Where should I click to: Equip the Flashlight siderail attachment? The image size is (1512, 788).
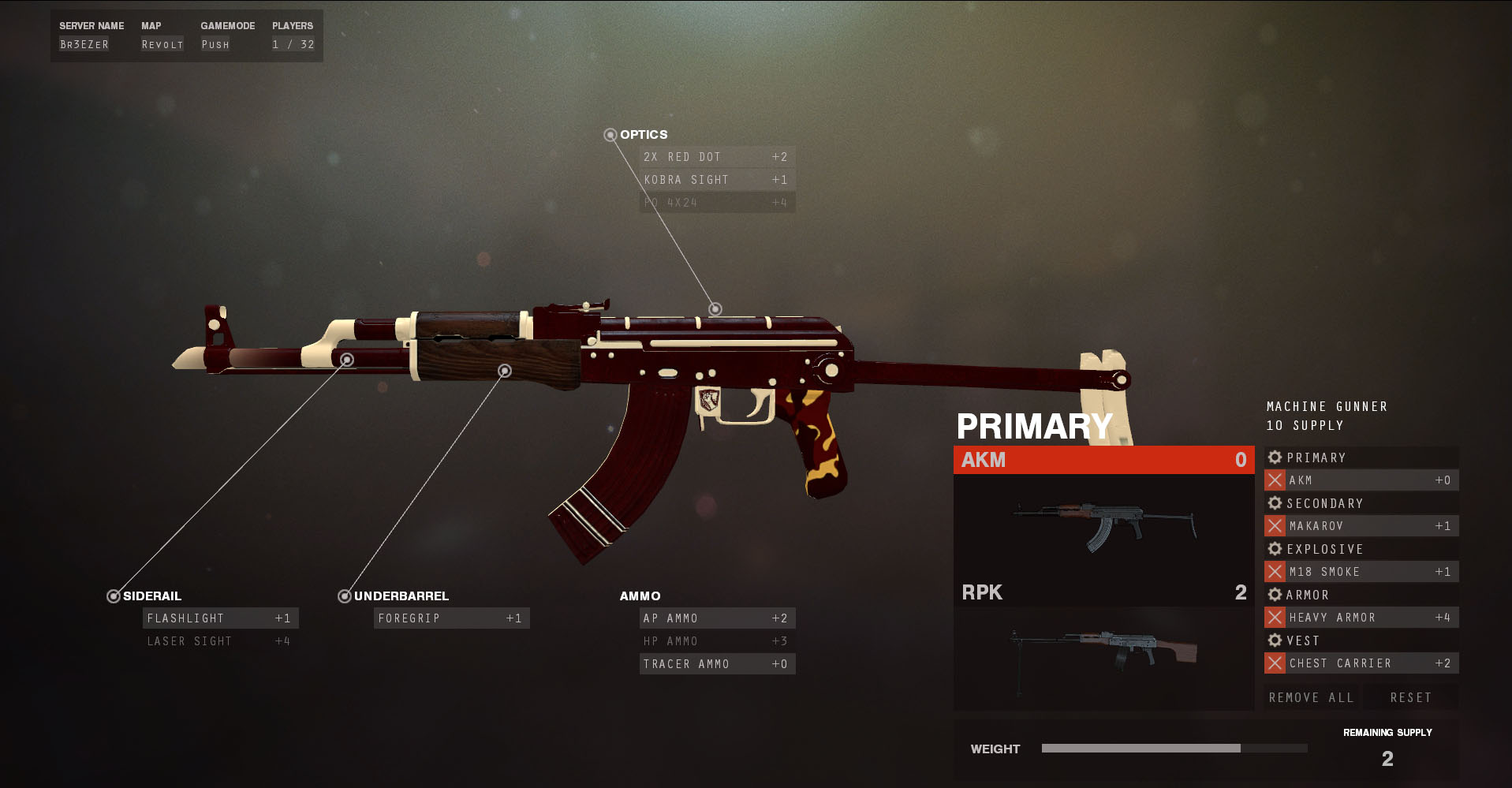pyautogui.click(x=220, y=618)
